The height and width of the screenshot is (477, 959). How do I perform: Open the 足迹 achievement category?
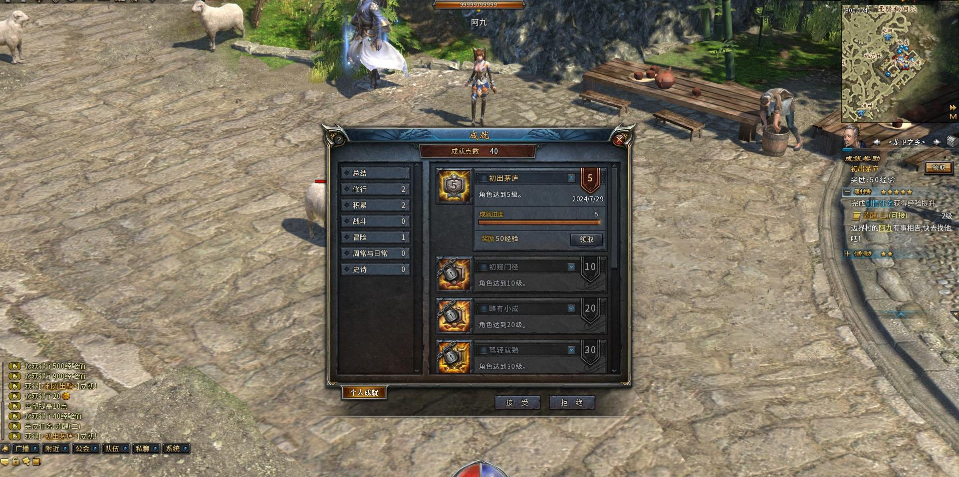pos(376,269)
